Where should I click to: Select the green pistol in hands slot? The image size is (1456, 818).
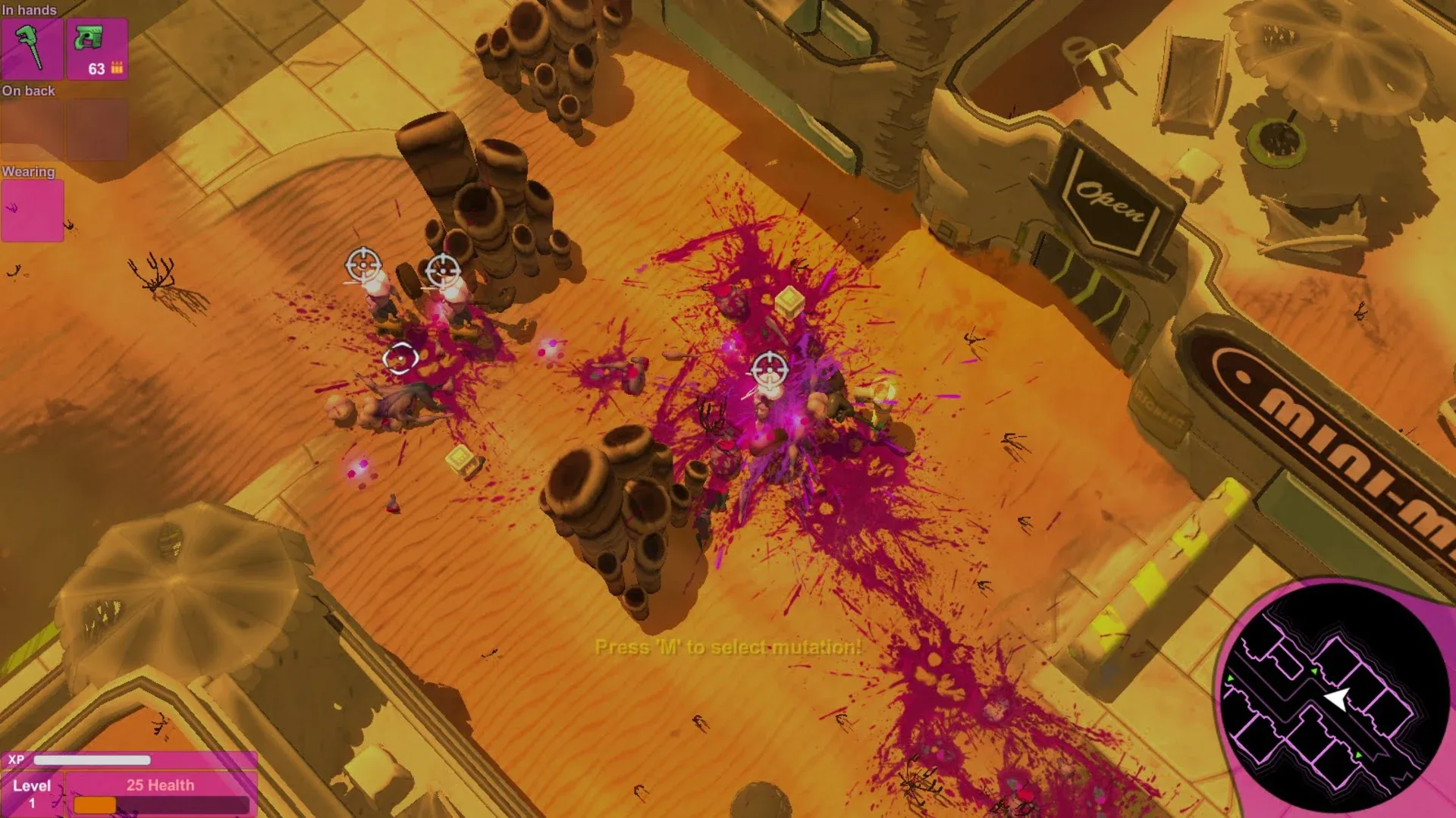click(97, 45)
